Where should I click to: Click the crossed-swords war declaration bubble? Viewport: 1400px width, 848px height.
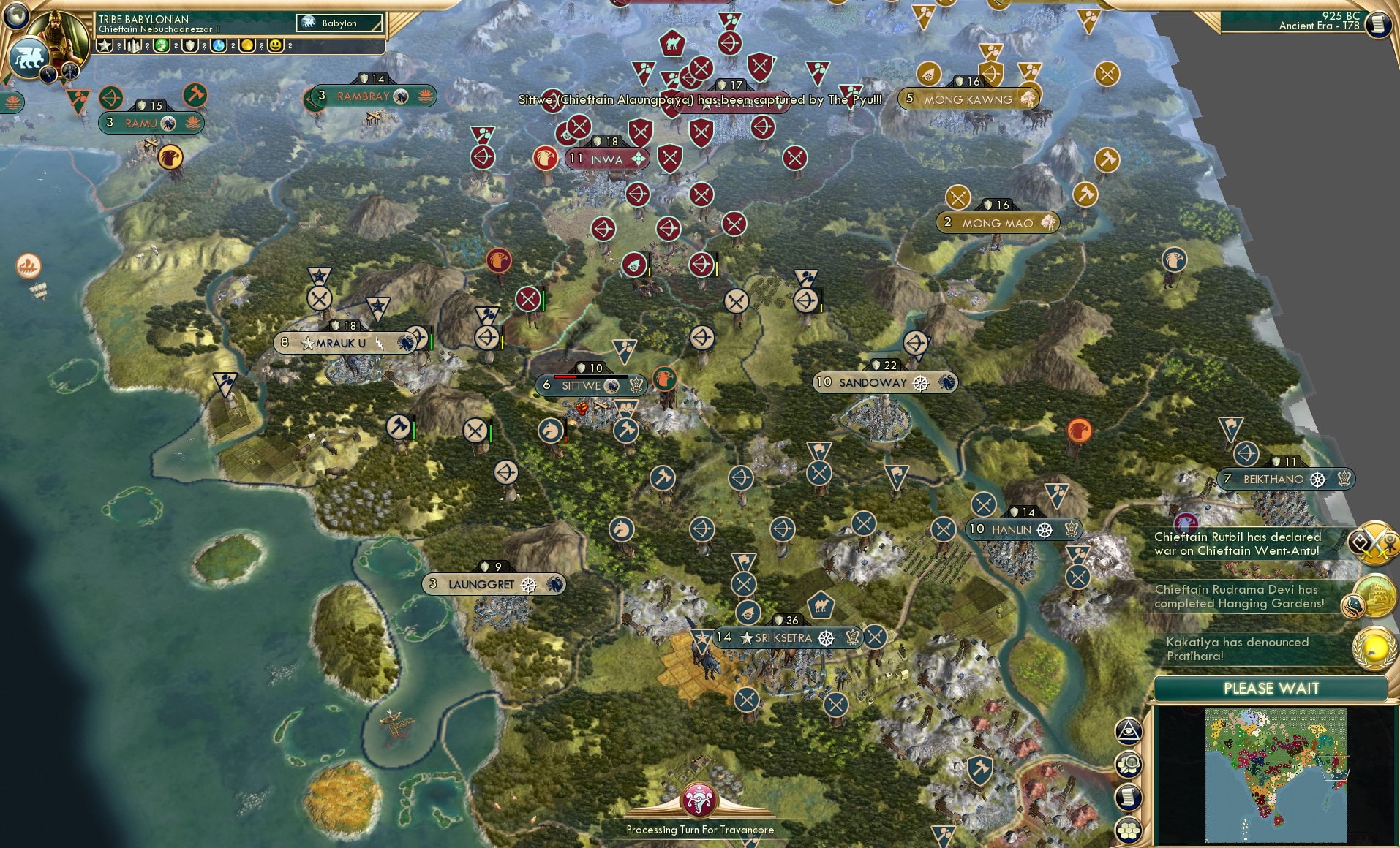(x=1372, y=542)
